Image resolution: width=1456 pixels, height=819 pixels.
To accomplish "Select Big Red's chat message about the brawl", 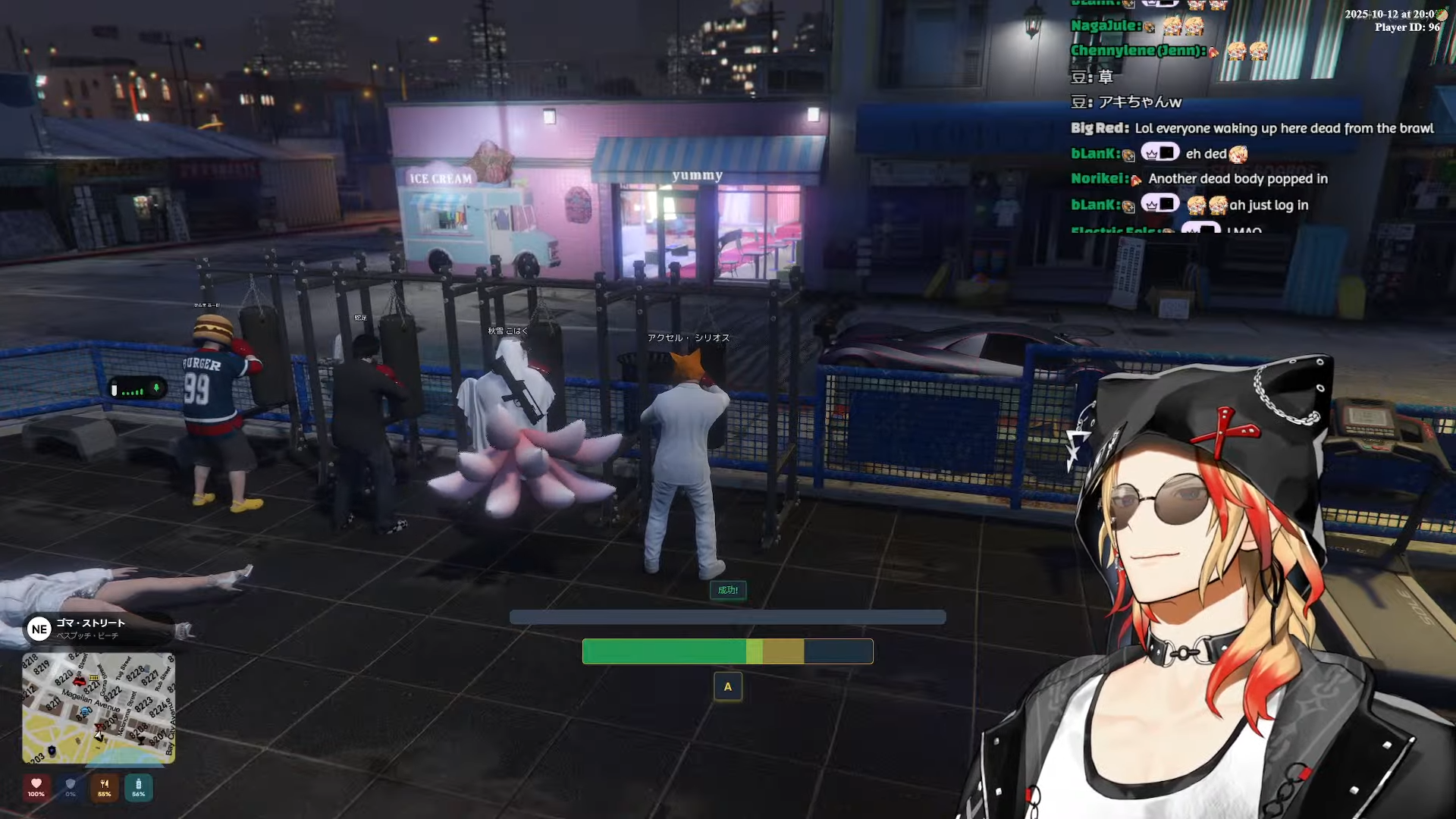I will (1283, 128).
